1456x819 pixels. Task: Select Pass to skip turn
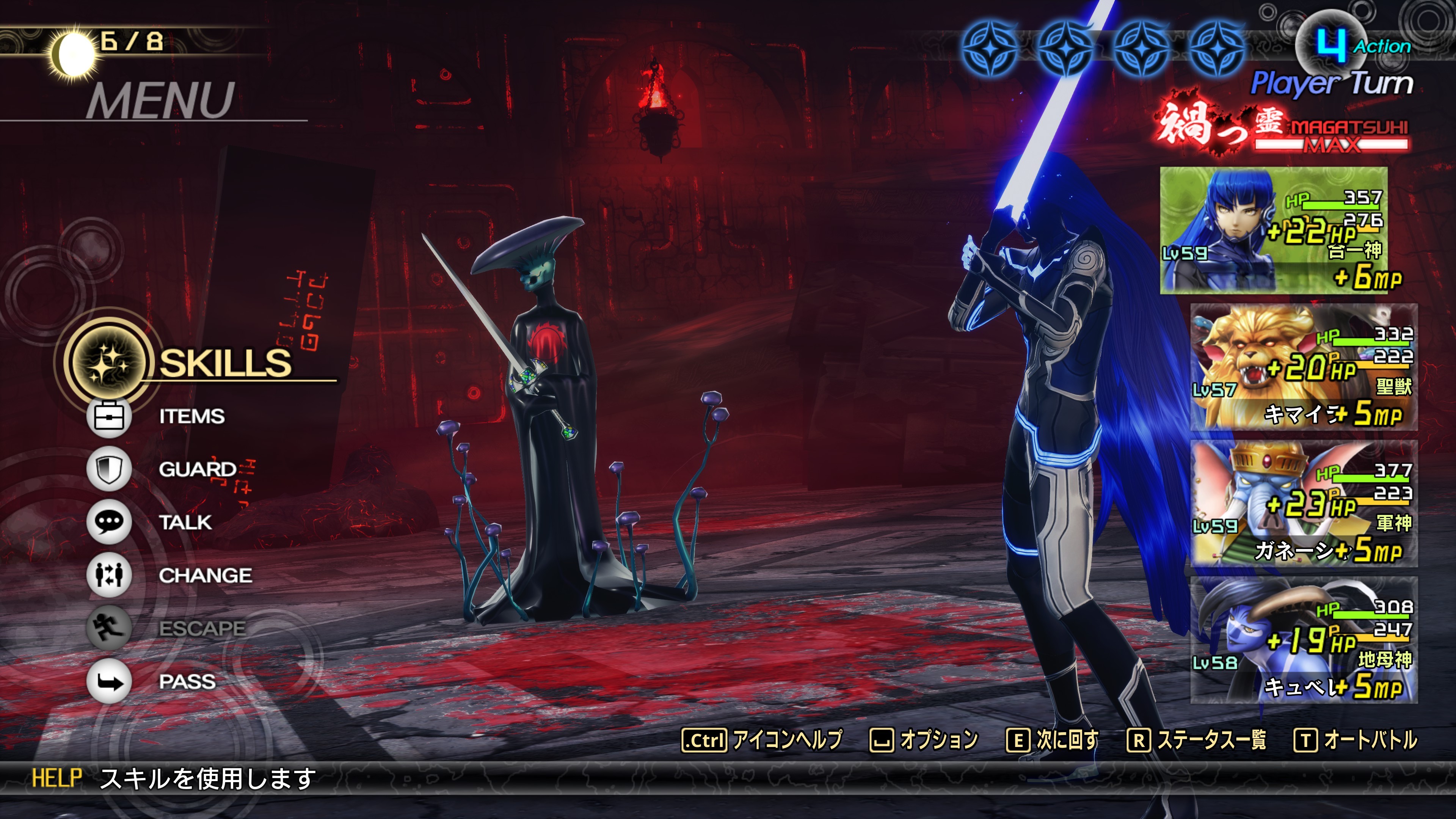(x=187, y=681)
